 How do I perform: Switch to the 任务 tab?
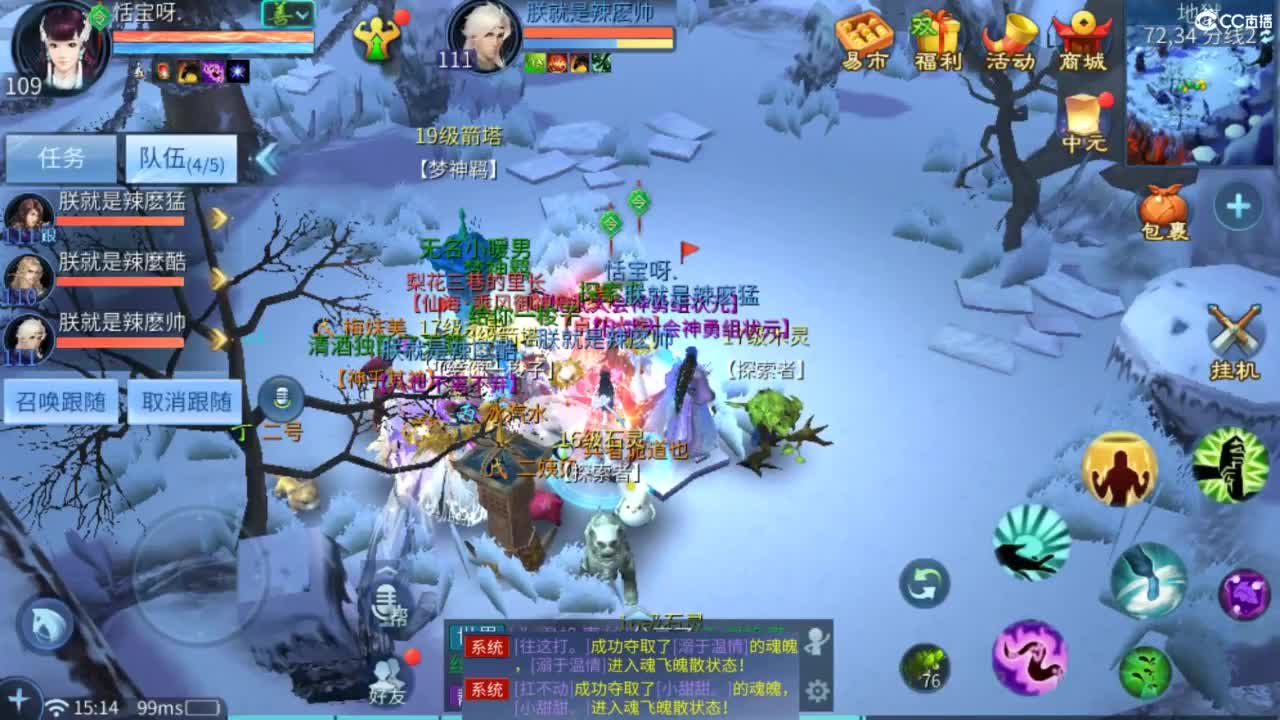[x=60, y=158]
